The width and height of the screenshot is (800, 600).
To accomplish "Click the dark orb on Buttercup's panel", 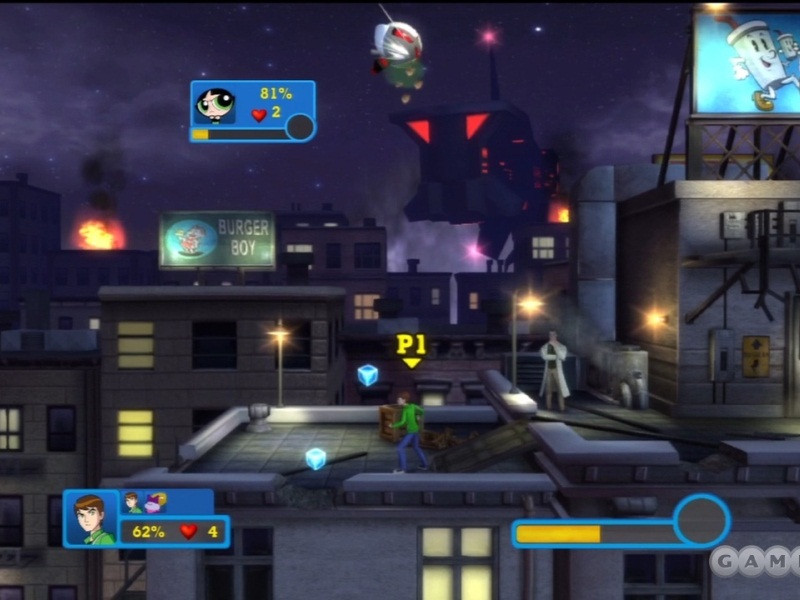I will click(x=300, y=127).
